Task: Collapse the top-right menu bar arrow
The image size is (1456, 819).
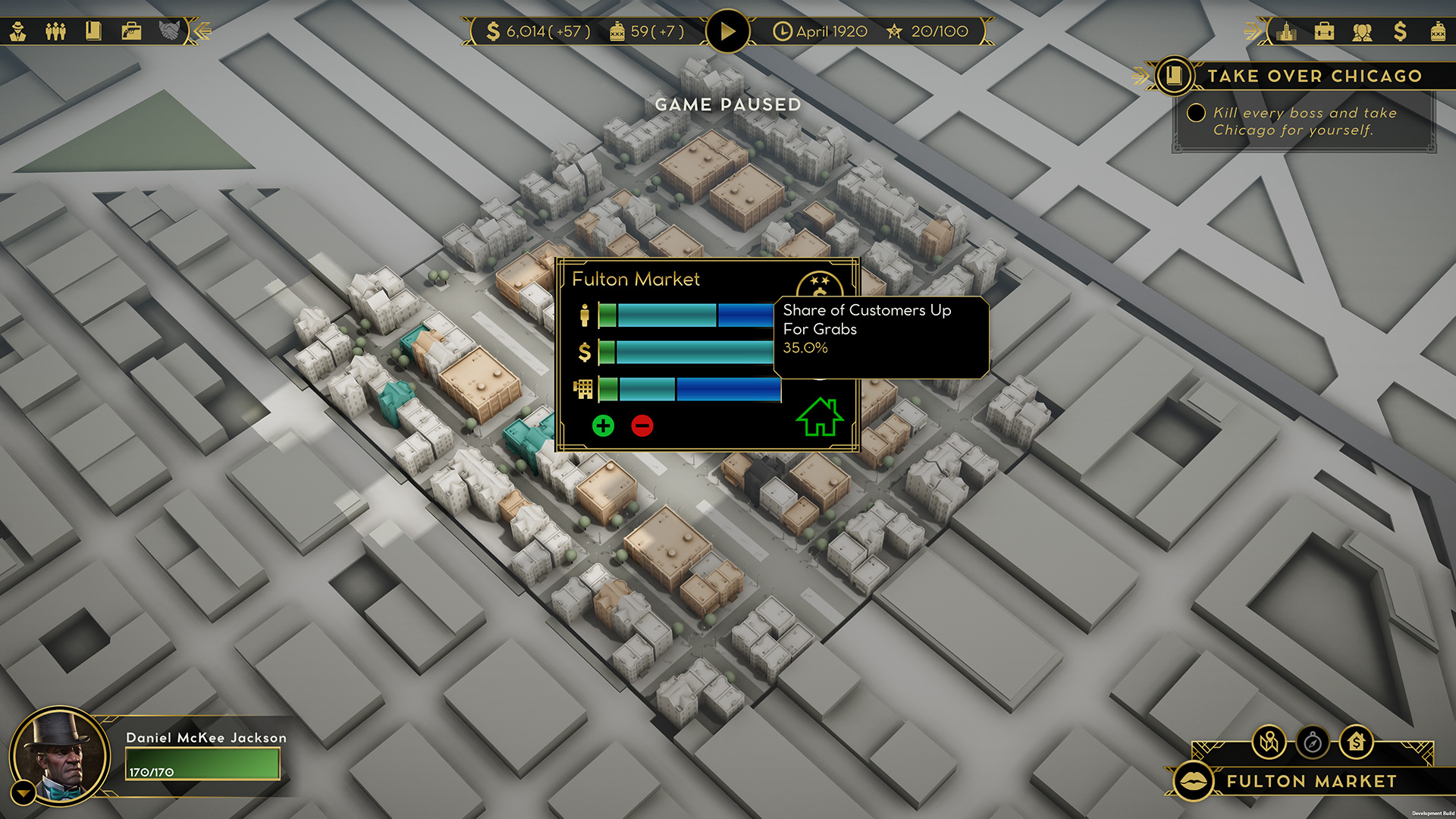Action: [1253, 31]
